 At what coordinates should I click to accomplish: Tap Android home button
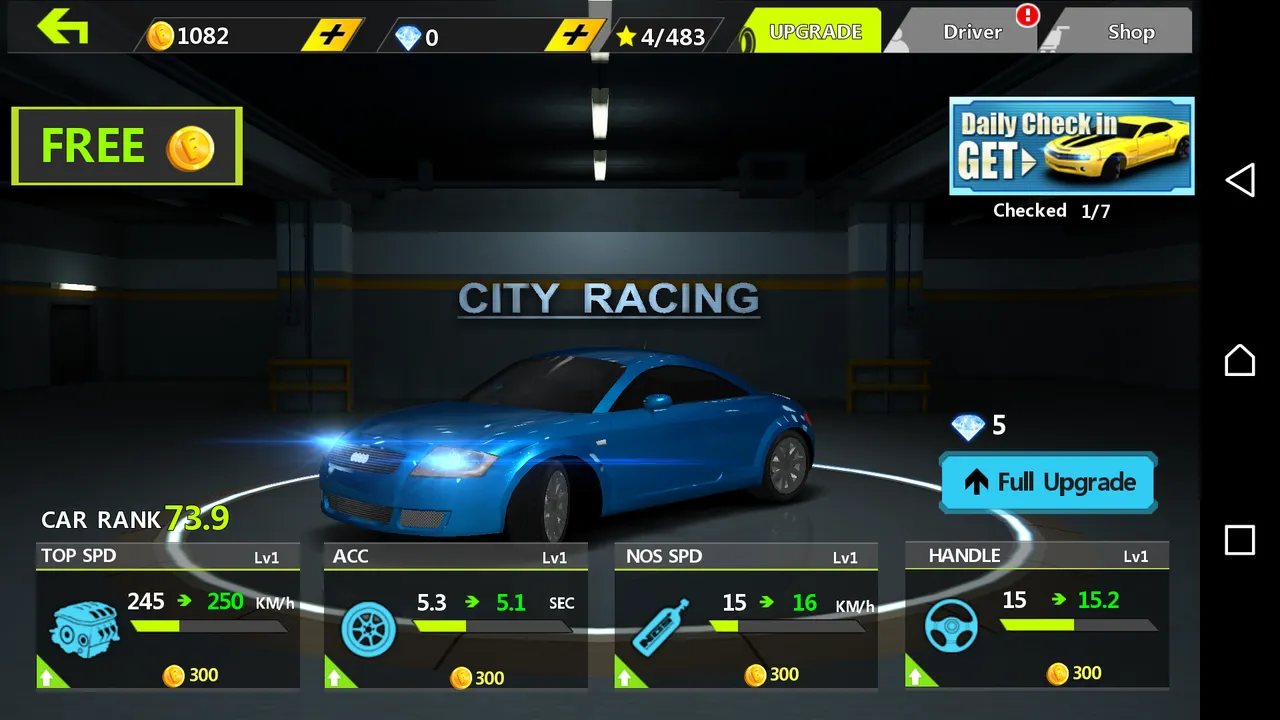pyautogui.click(x=1240, y=360)
